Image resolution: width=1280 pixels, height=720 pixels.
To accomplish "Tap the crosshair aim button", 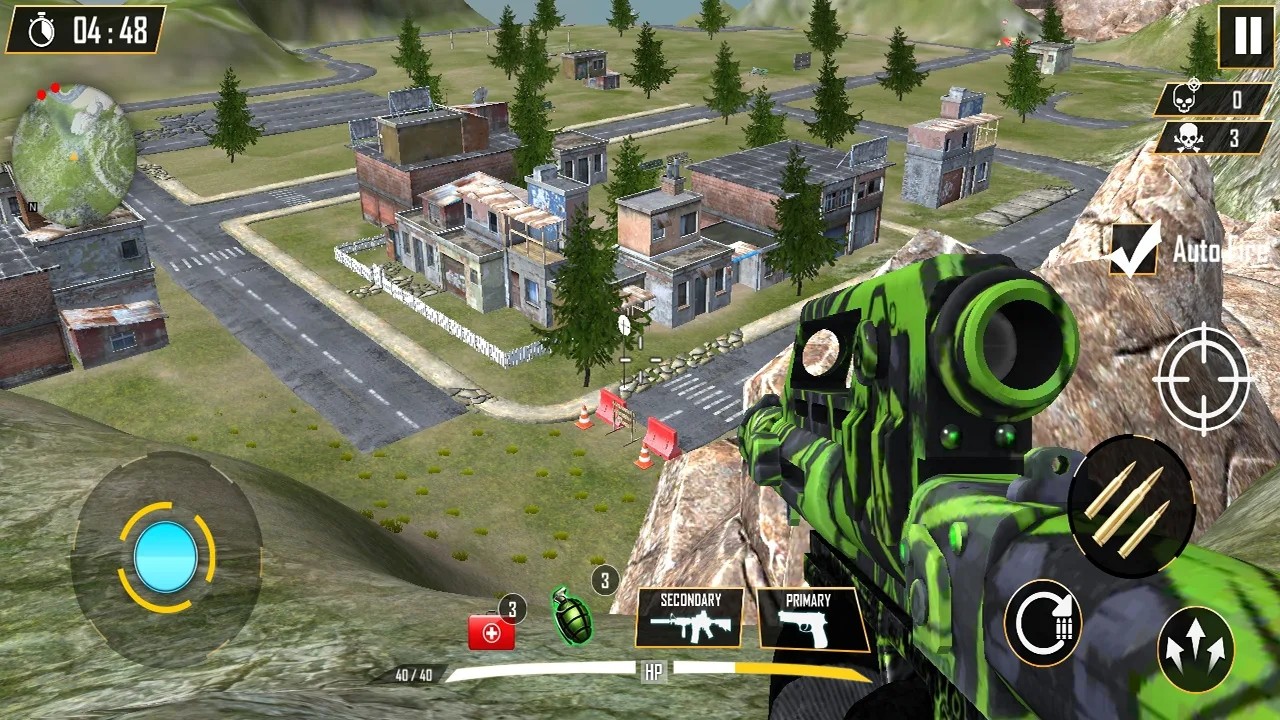I will 1202,379.
